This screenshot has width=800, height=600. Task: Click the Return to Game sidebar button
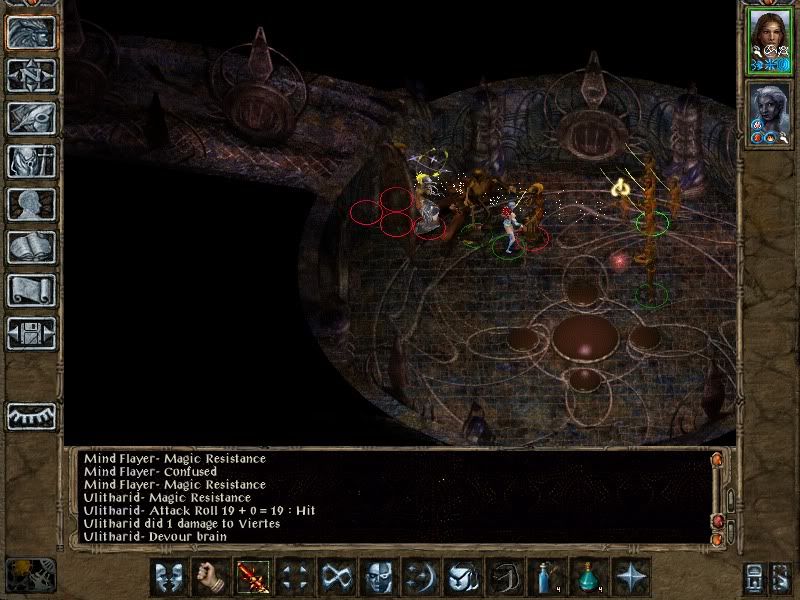tap(30, 32)
